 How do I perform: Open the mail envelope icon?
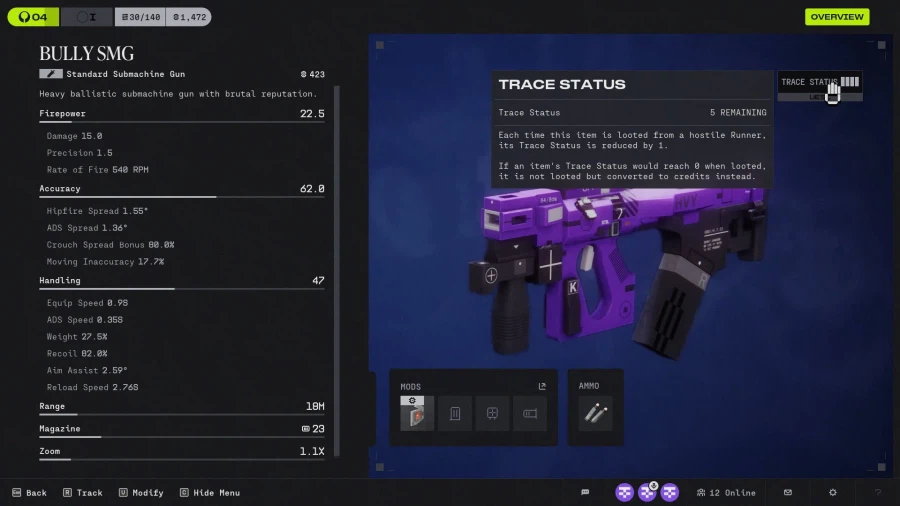[788, 493]
